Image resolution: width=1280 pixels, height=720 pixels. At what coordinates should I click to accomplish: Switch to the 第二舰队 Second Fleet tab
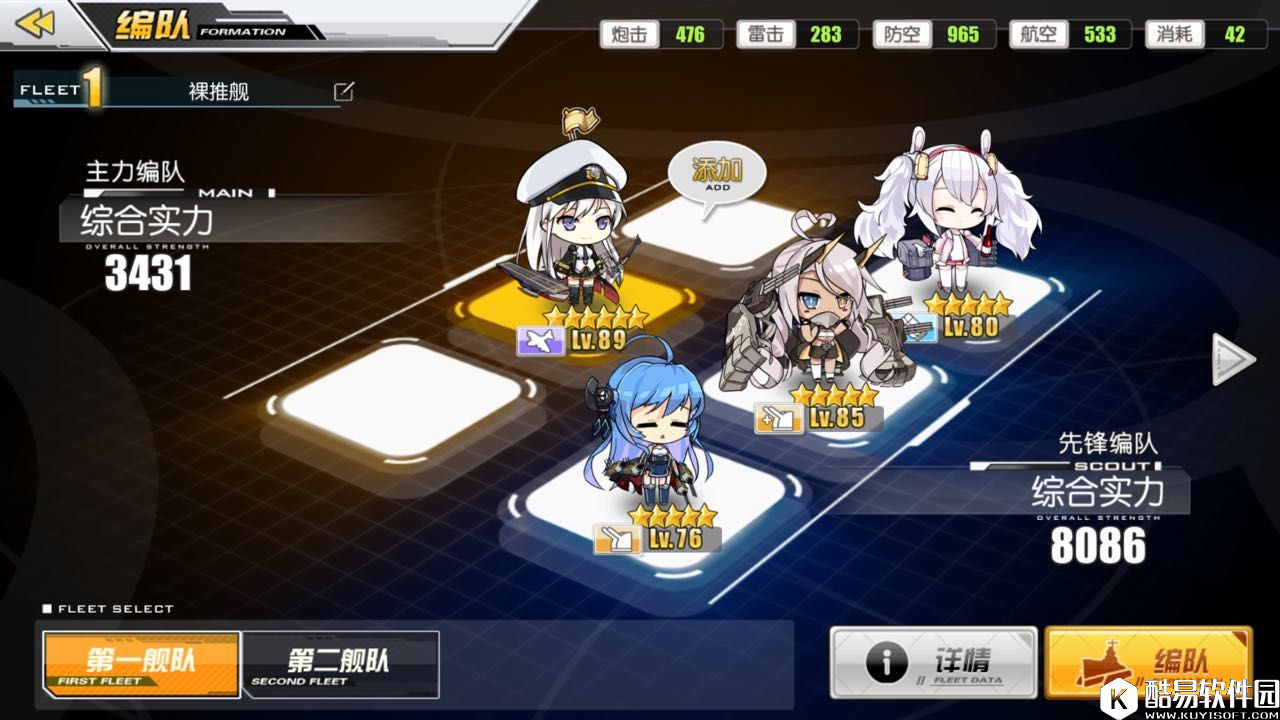click(x=340, y=665)
